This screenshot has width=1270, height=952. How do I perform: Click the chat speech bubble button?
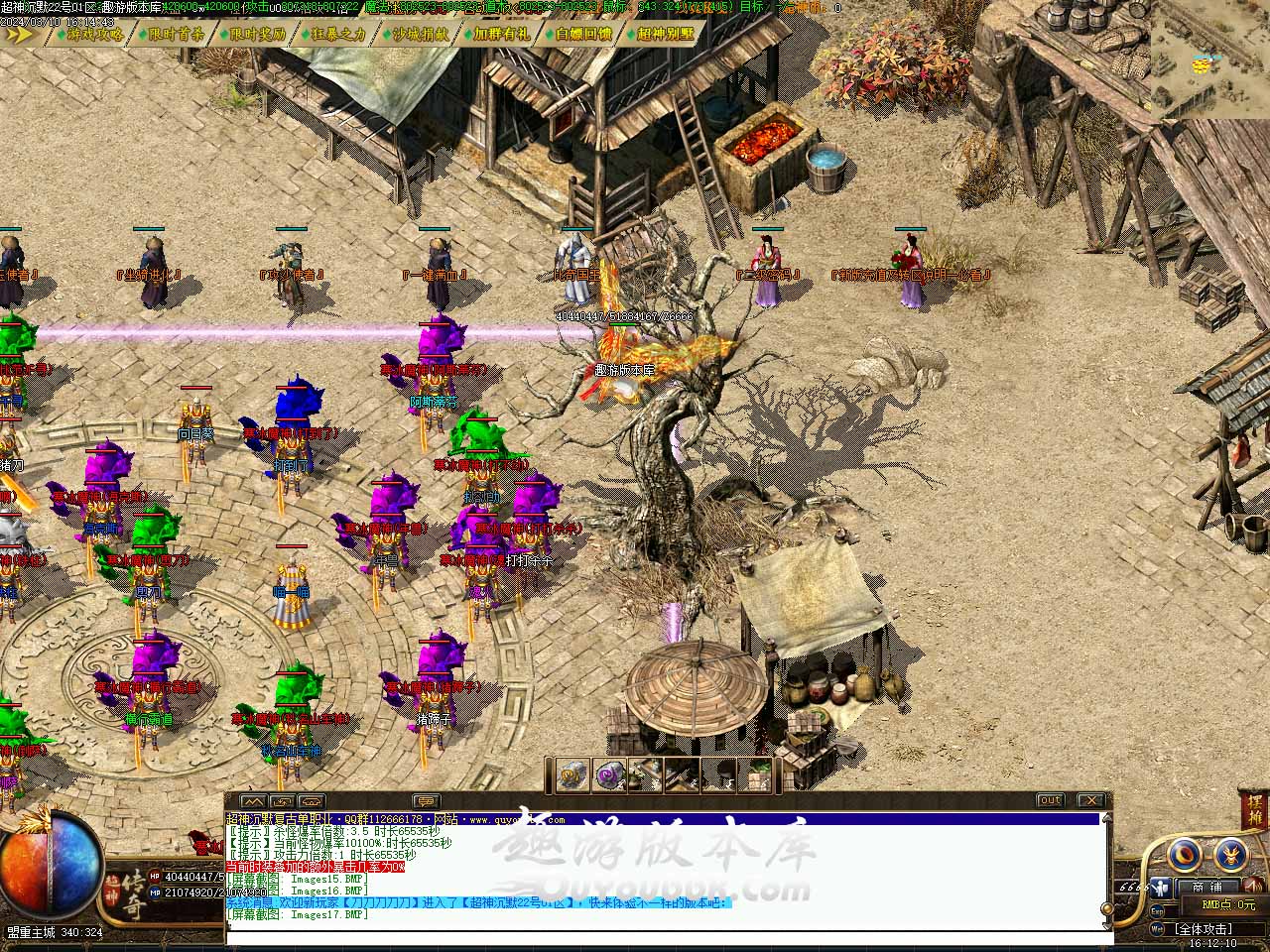point(426,800)
